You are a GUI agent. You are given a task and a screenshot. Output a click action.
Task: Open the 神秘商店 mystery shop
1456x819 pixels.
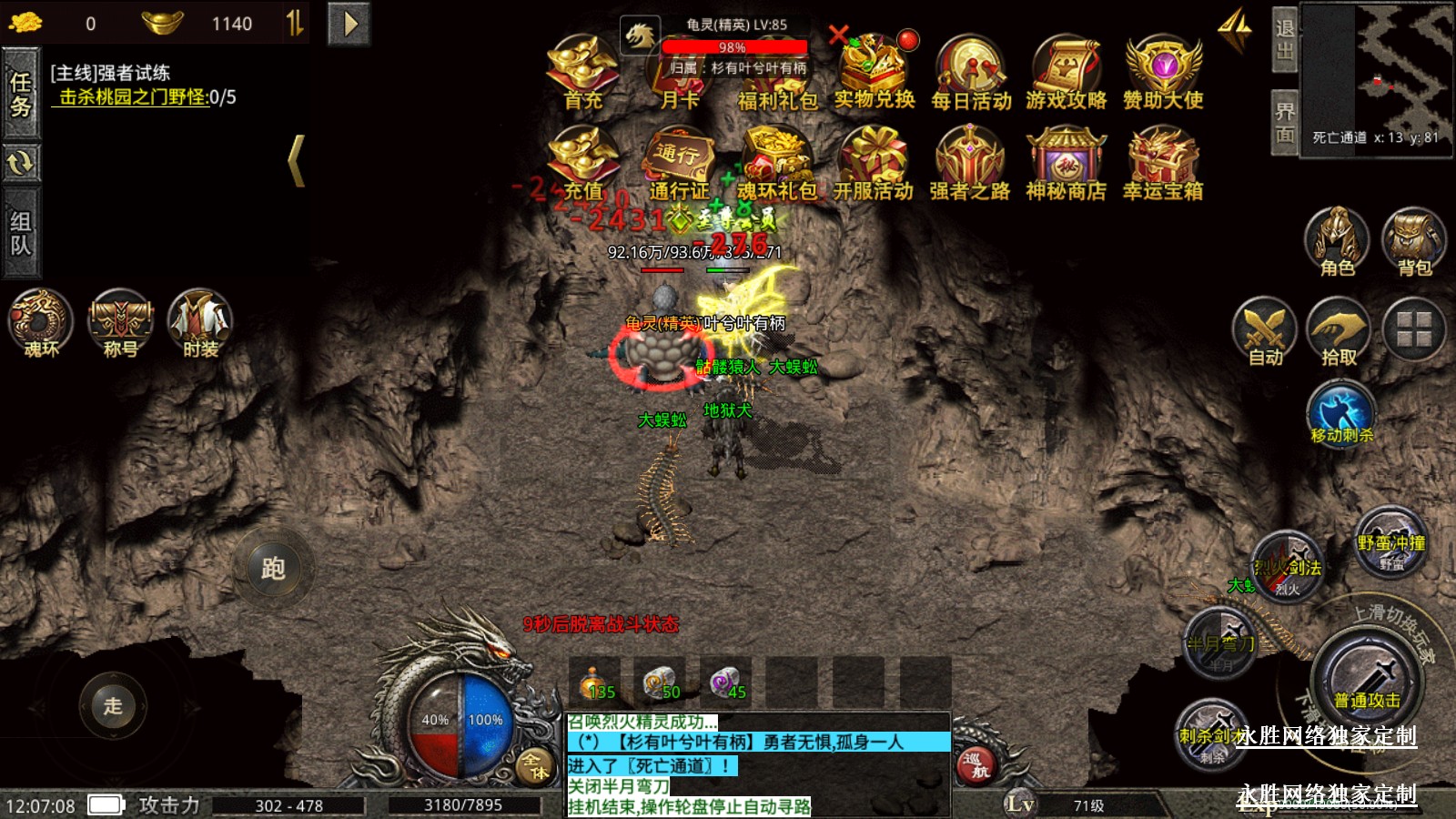click(x=1066, y=162)
